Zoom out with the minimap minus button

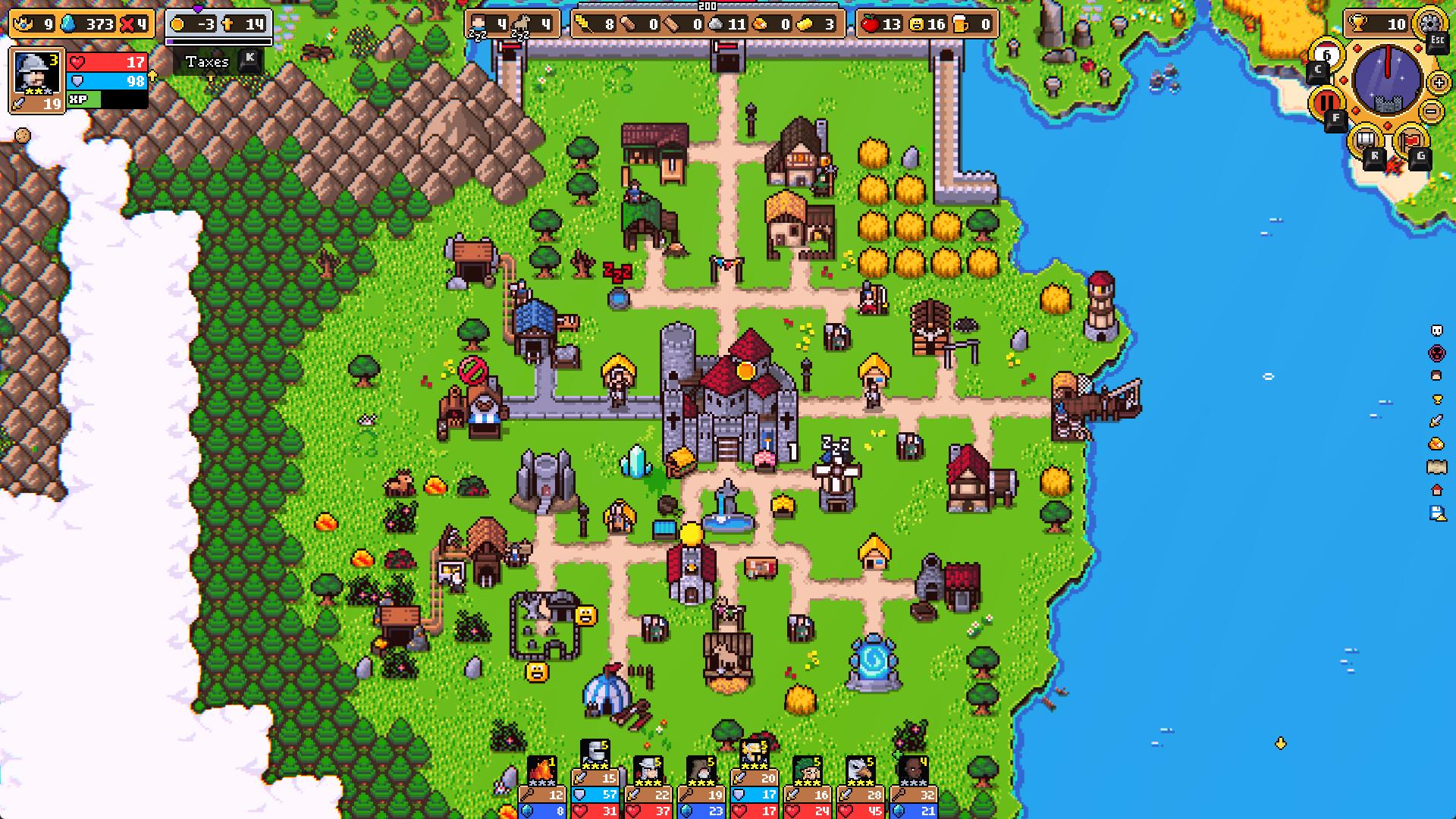click(1431, 111)
